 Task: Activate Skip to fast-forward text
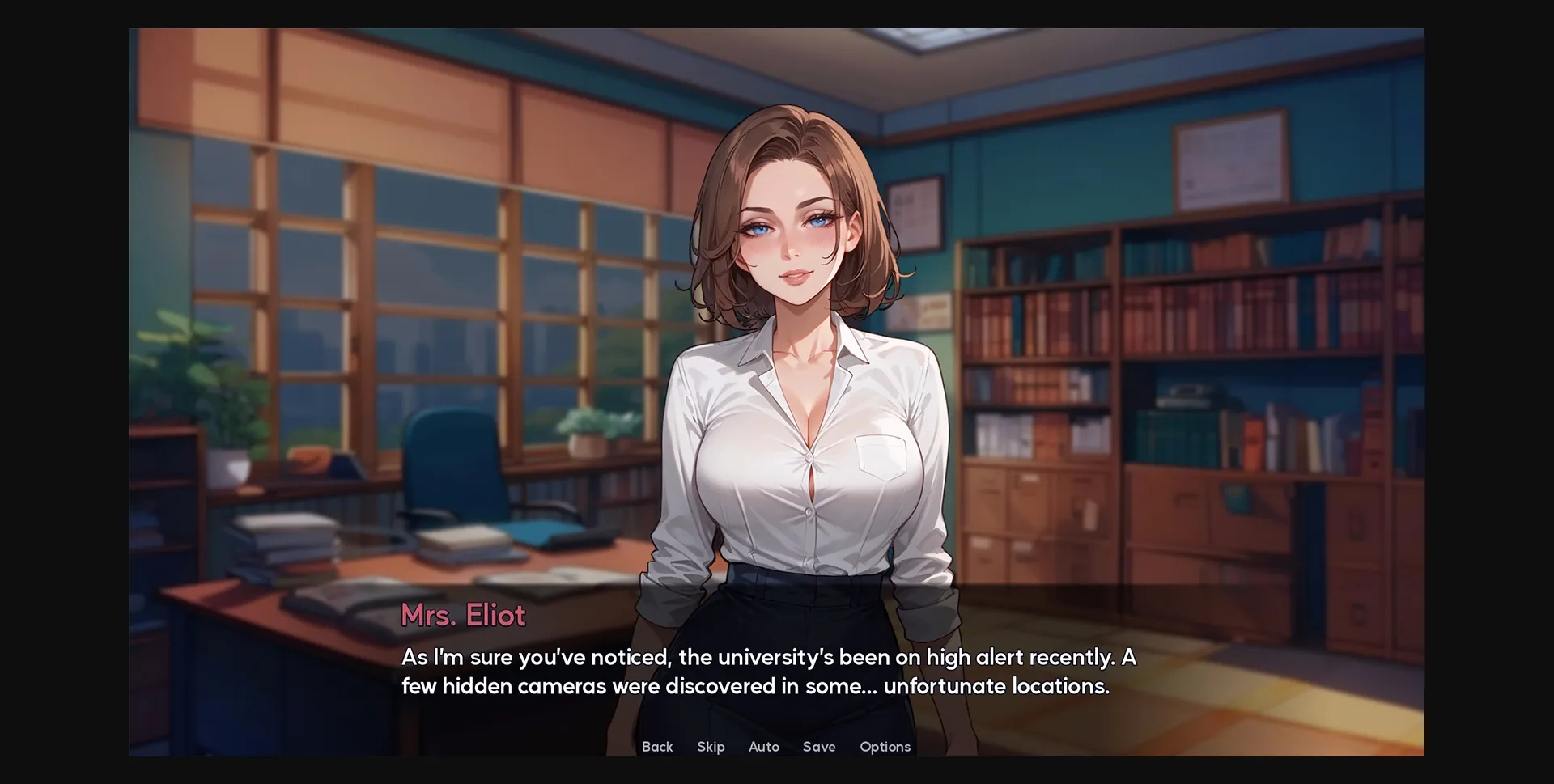(x=710, y=747)
